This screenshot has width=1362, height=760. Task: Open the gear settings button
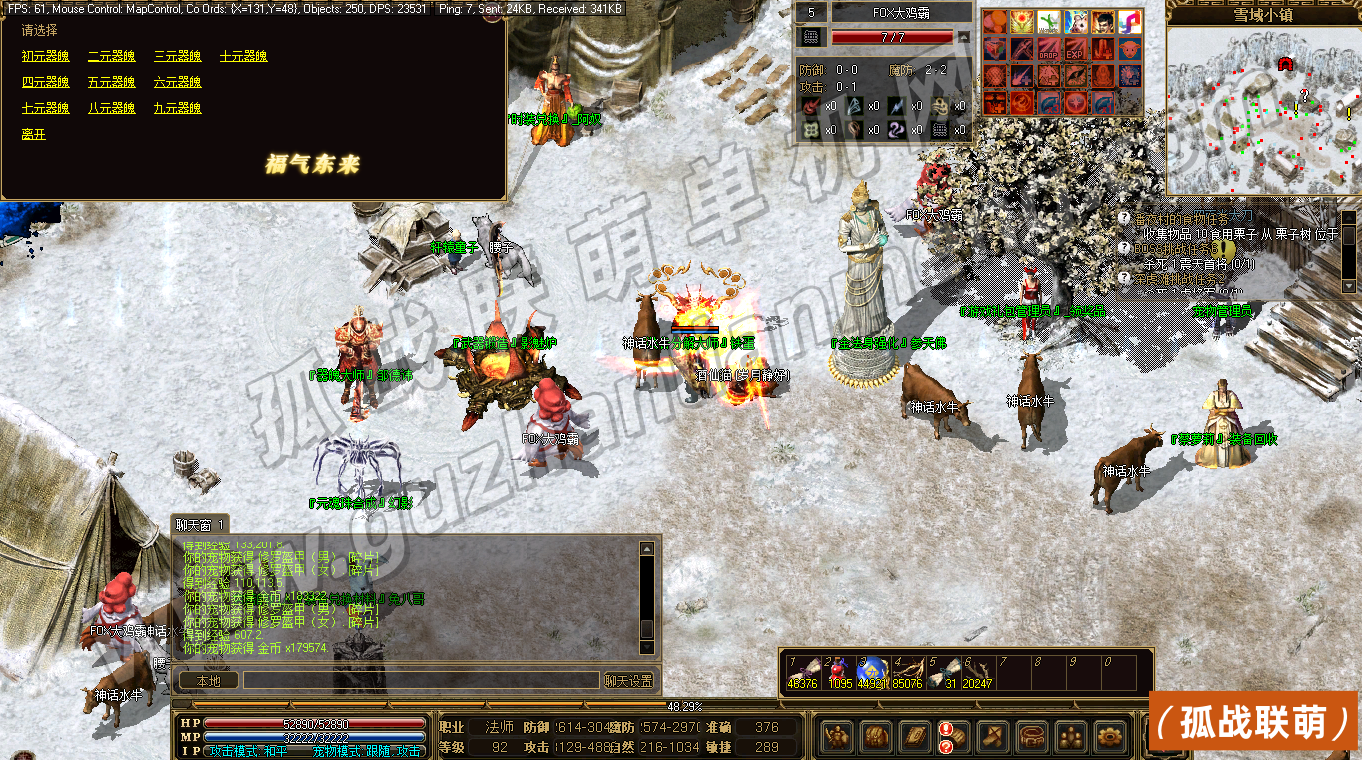(x=1109, y=737)
